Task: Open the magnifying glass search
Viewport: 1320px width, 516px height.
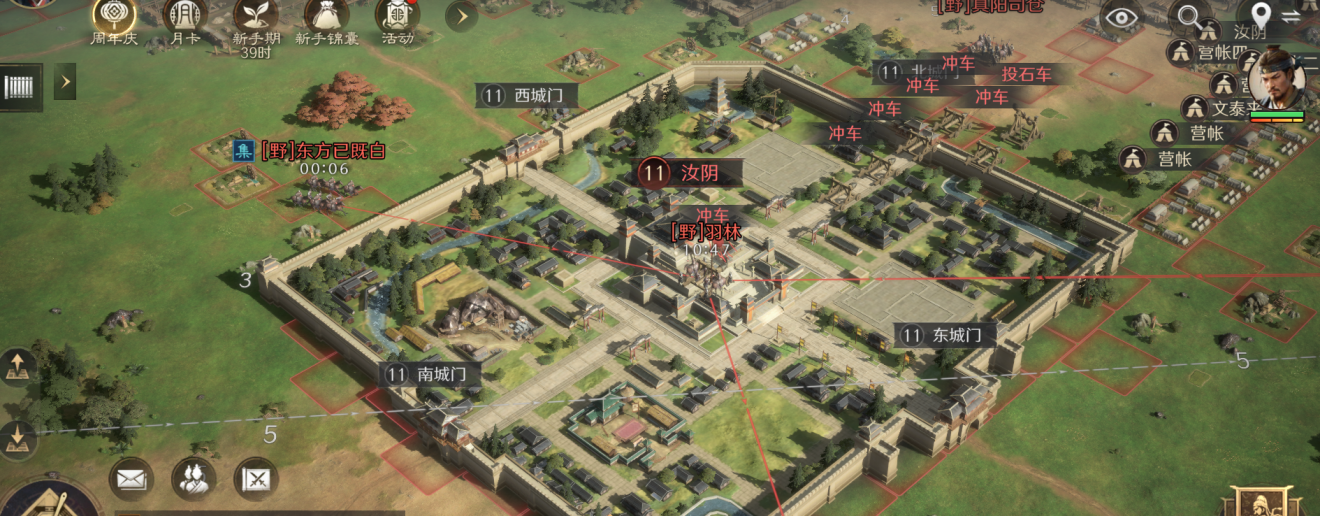Action: tap(1189, 17)
